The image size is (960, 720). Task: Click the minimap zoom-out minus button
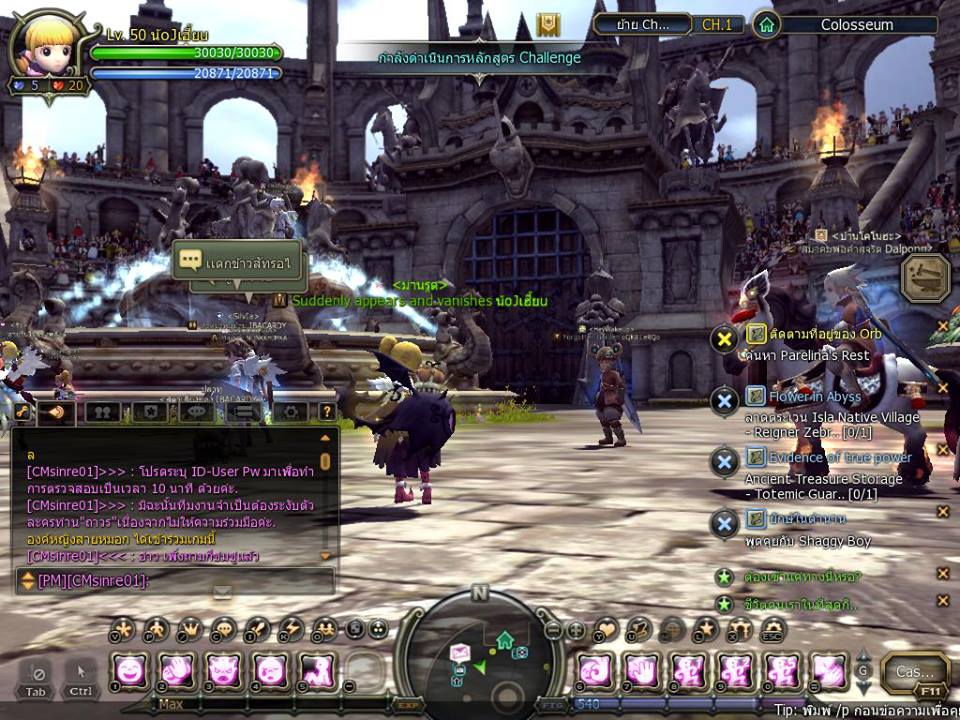(553, 630)
